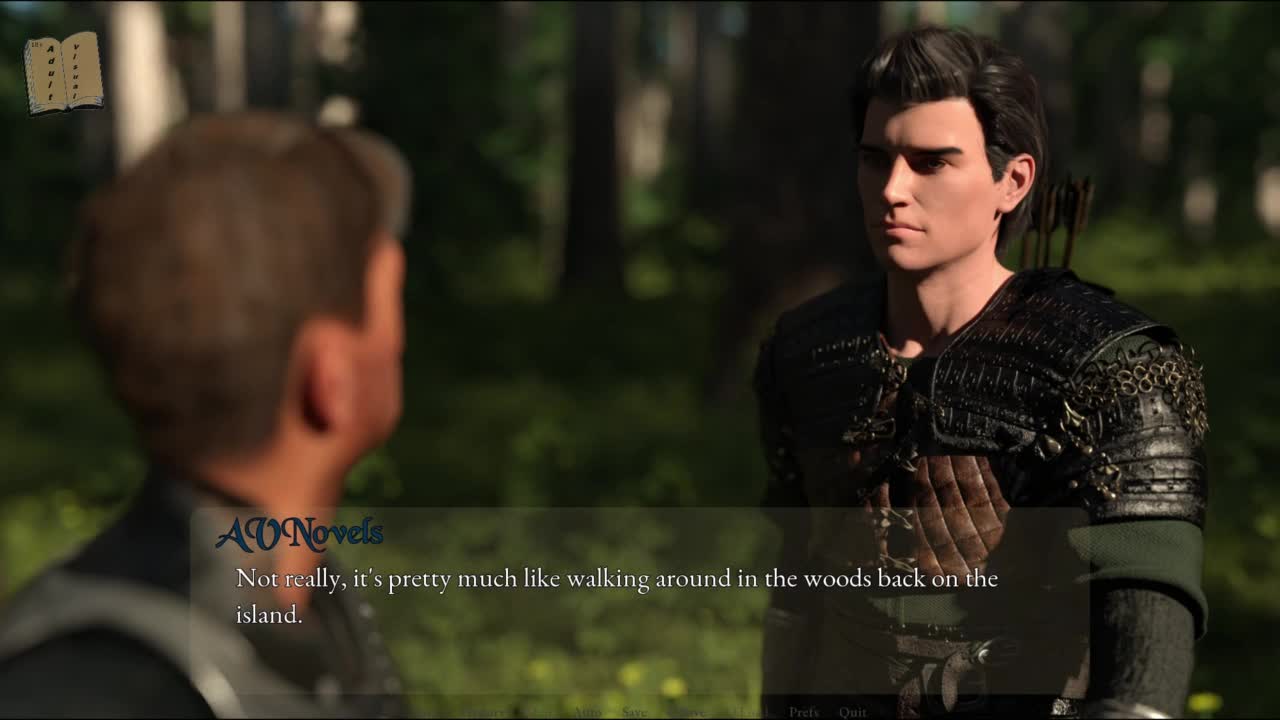Quit the game from quick menu

pyautogui.click(x=853, y=712)
